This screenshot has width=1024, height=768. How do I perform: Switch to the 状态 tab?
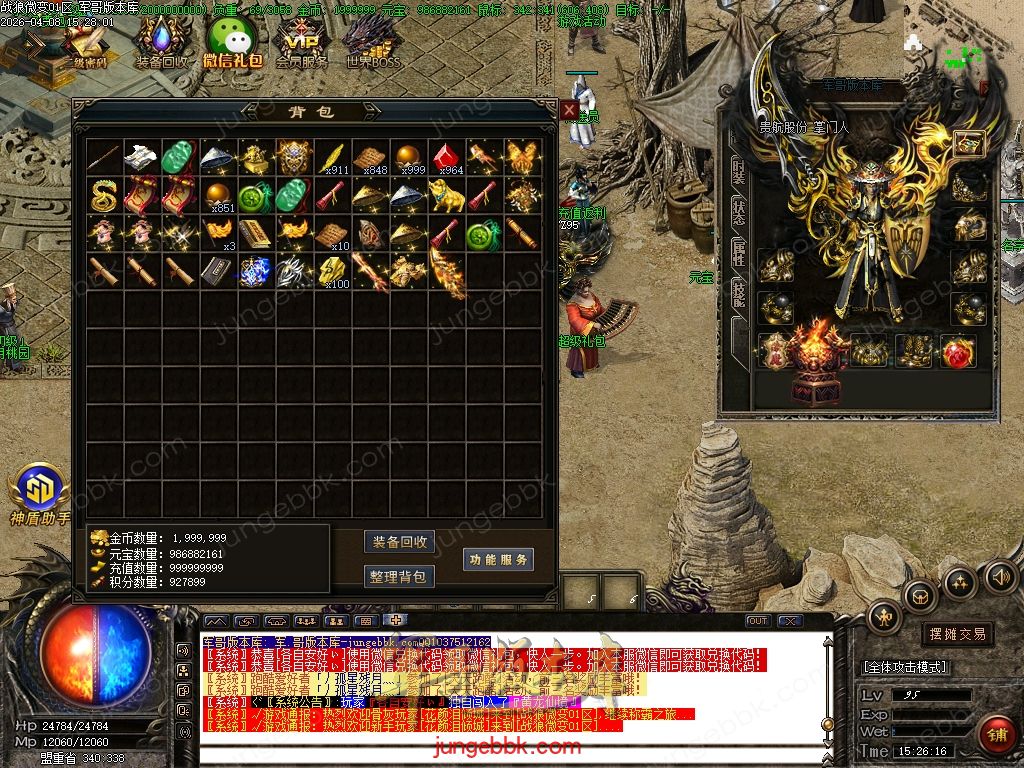coord(738,212)
